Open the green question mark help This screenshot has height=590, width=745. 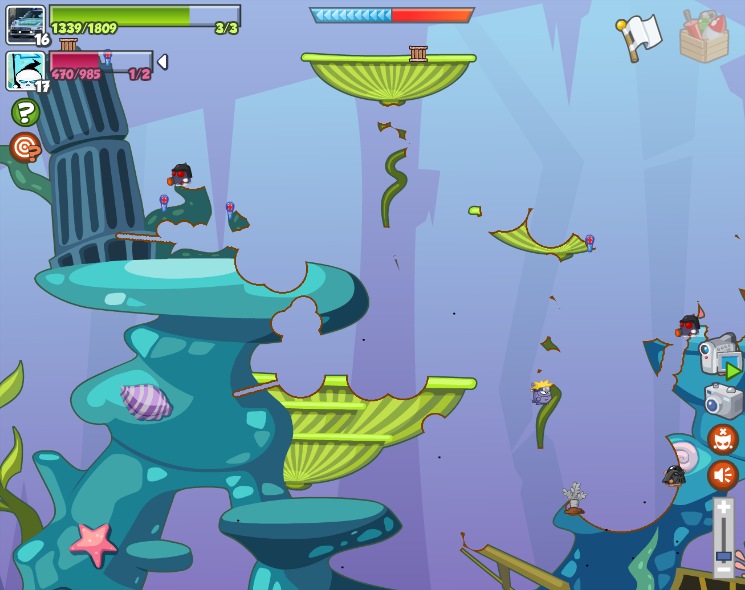25,112
